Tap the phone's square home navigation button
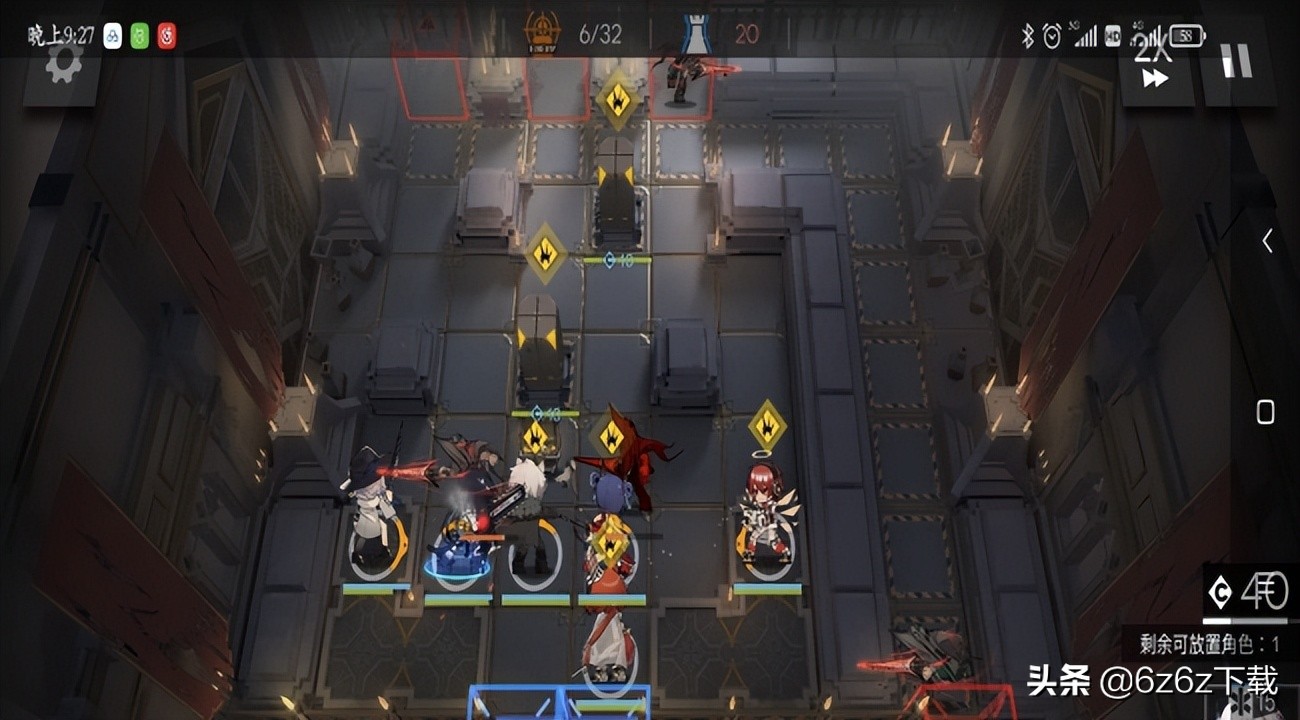Viewport: 1300px width, 720px height. click(x=1265, y=412)
